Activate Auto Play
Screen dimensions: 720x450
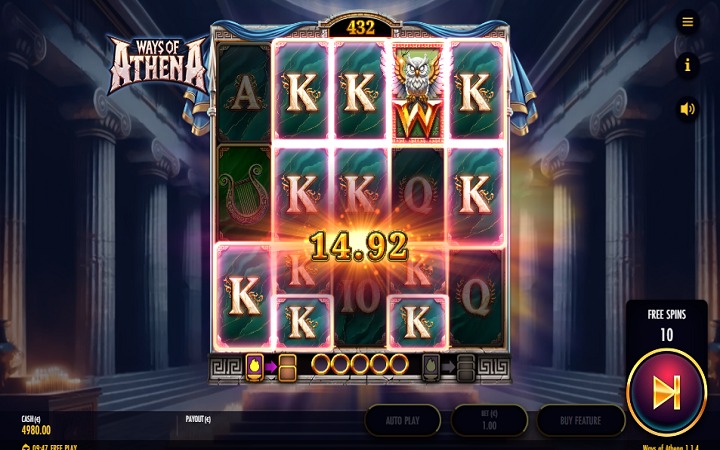[402, 420]
